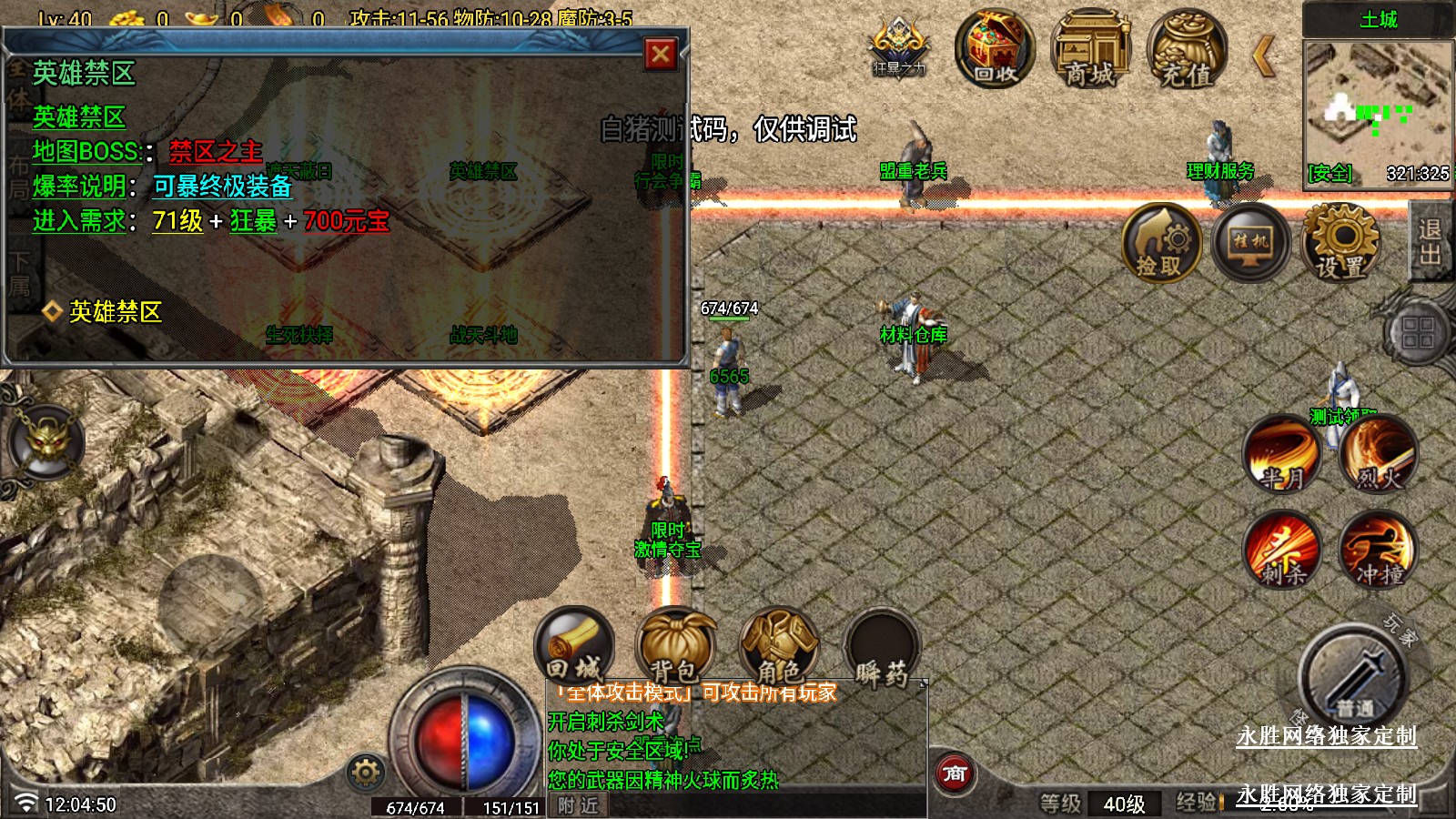The width and height of the screenshot is (1456, 819).
Task: Use the 冲撞 charge skill
Action: click(x=1379, y=550)
